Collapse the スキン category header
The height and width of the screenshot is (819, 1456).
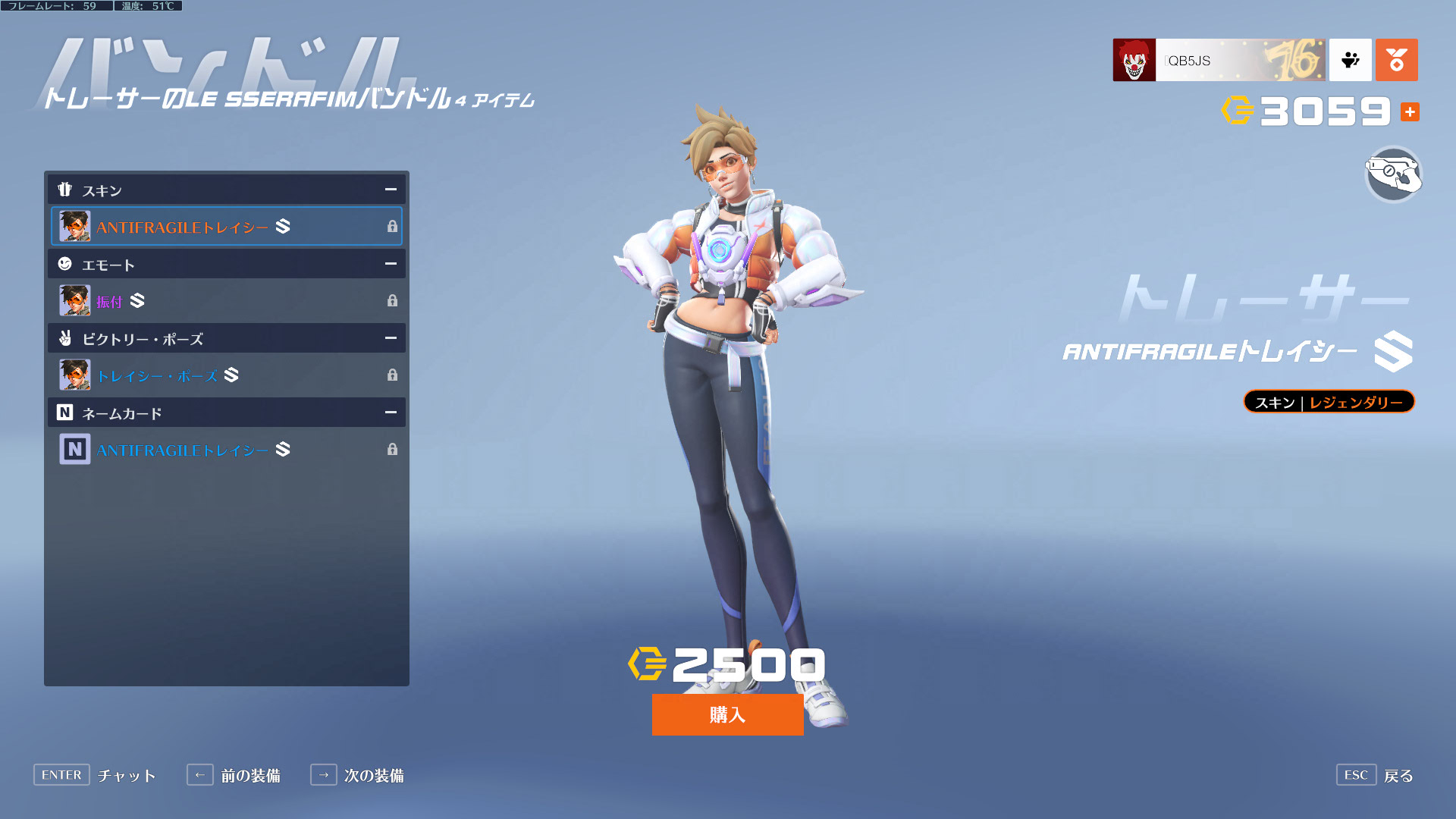pyautogui.click(x=390, y=190)
